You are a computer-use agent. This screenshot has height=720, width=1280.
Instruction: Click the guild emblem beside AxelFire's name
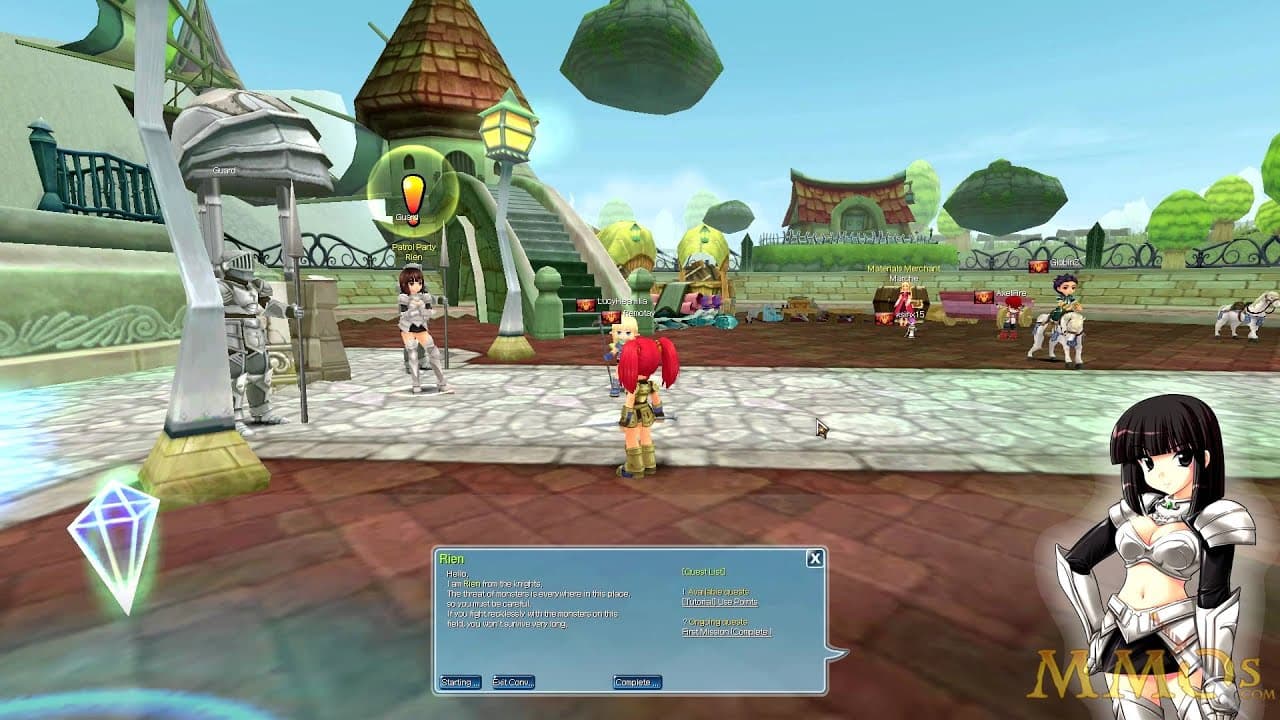983,297
